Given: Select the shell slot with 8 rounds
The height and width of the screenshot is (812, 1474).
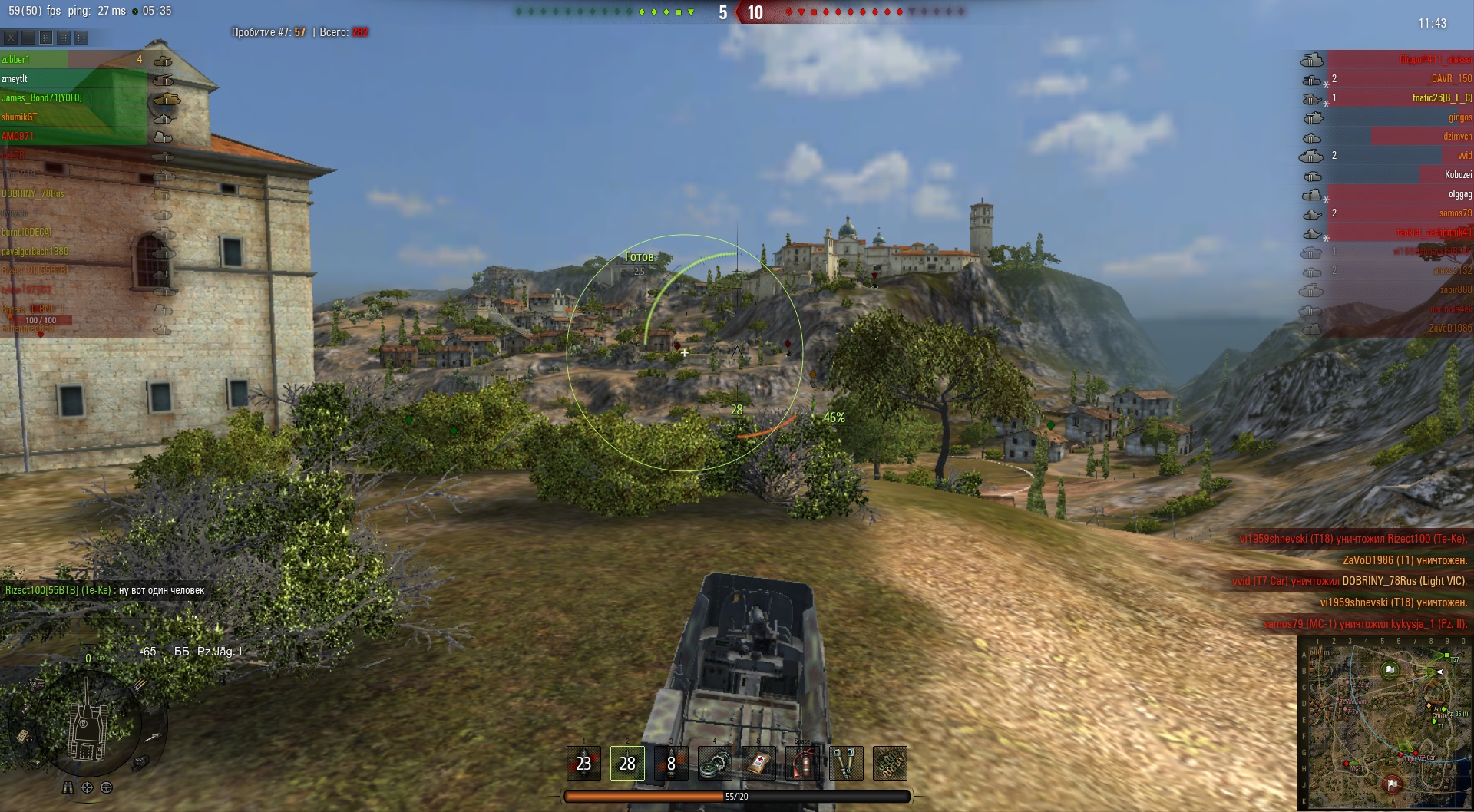Looking at the screenshot, I should click(671, 763).
